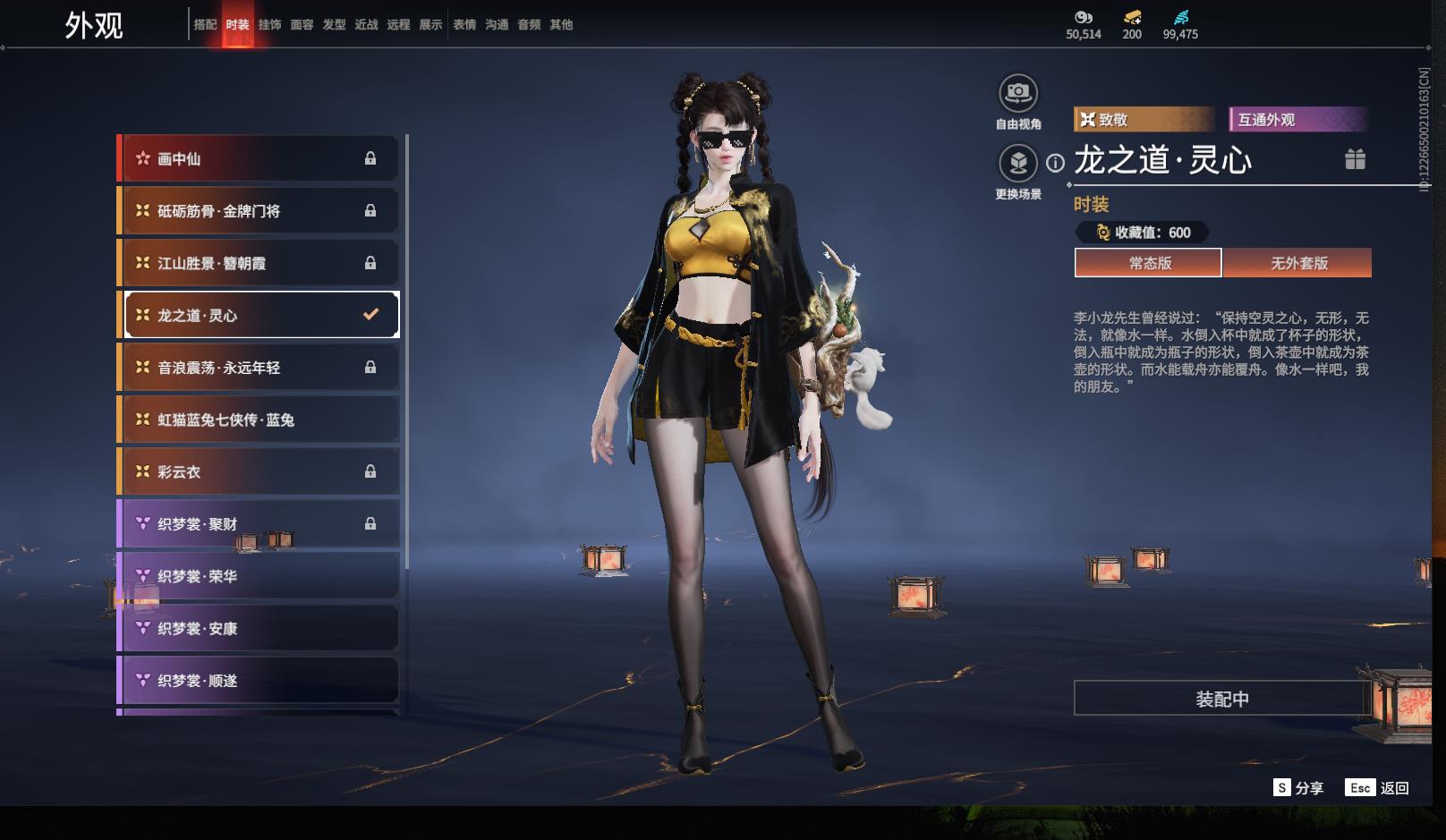Switch to the 无外套版 variant

tap(1298, 263)
